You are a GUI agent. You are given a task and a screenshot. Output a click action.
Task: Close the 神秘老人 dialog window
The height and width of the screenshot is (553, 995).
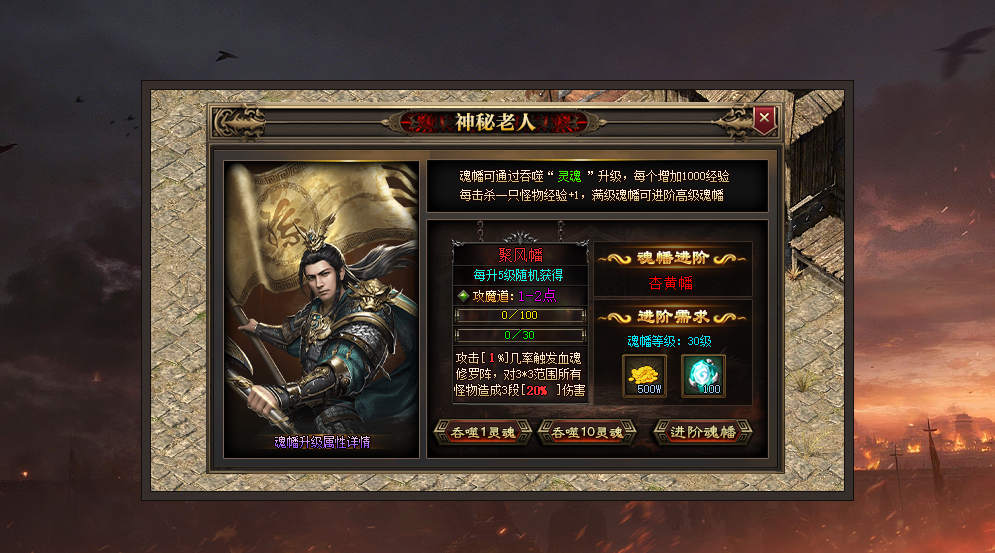(x=764, y=120)
